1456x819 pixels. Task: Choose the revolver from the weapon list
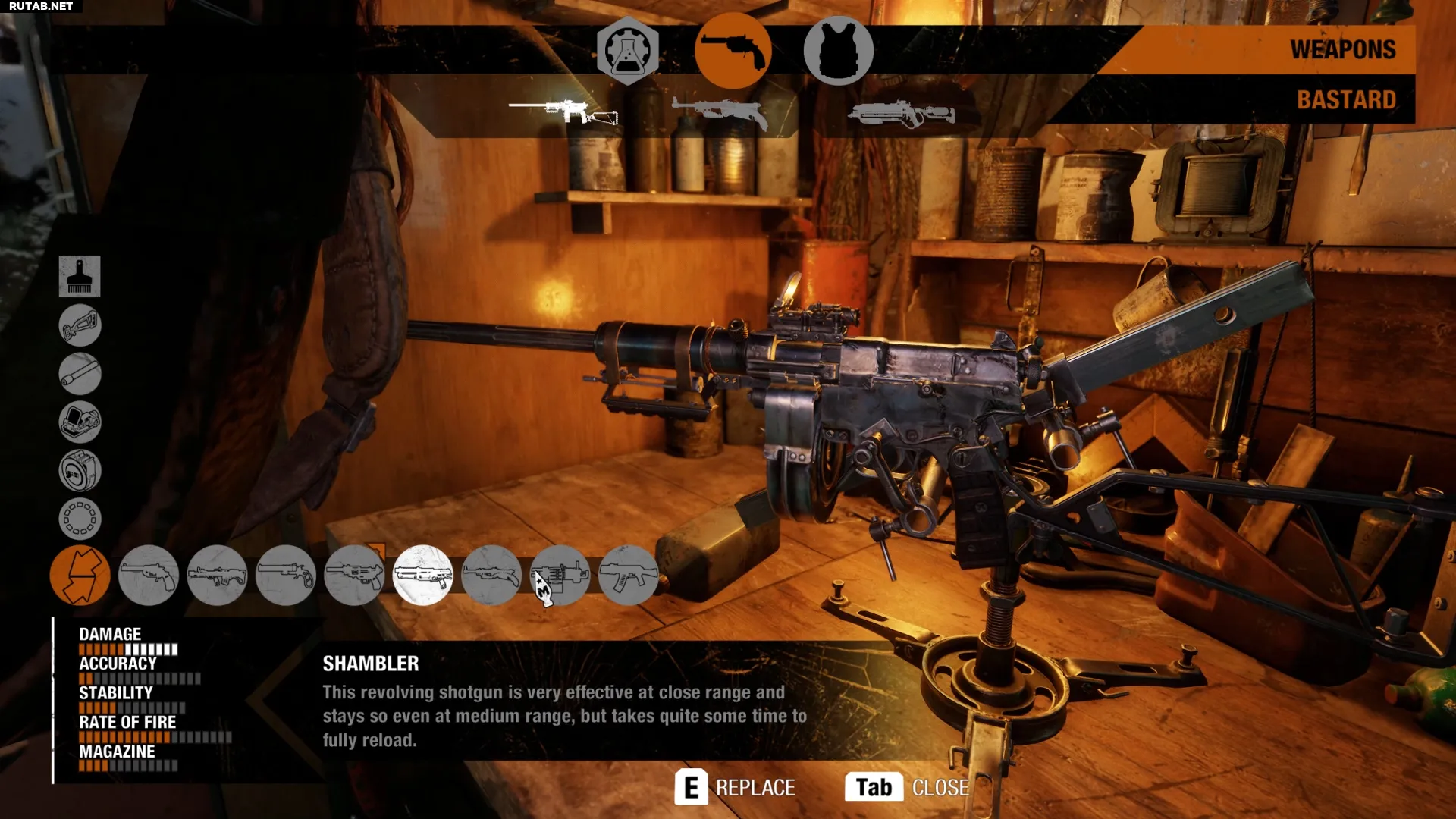point(149,576)
